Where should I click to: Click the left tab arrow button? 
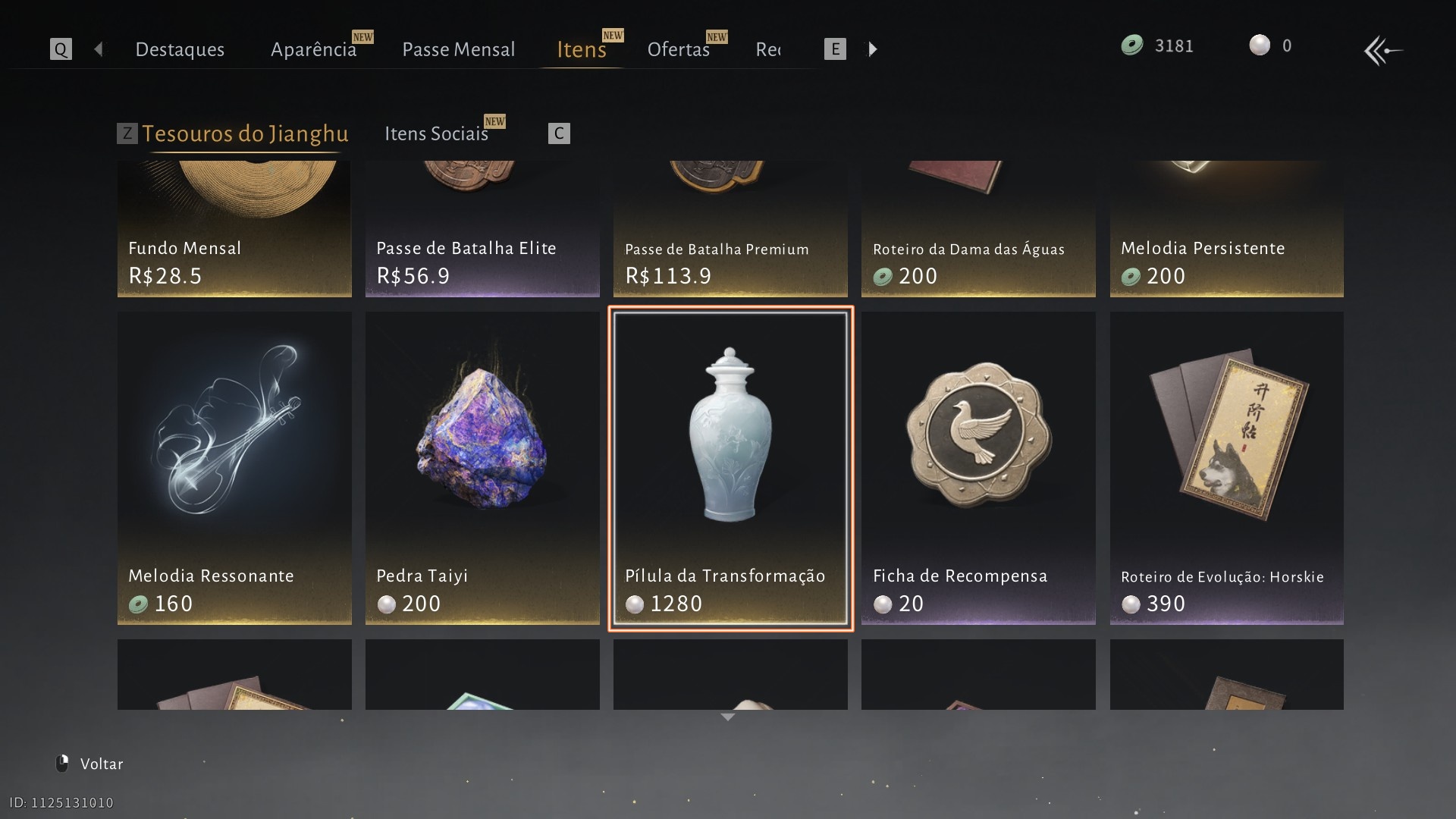coord(99,49)
